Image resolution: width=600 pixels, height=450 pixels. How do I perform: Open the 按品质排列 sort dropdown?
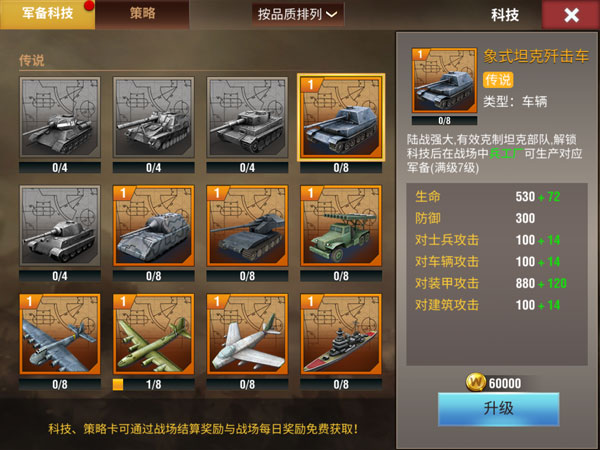[x=298, y=14]
